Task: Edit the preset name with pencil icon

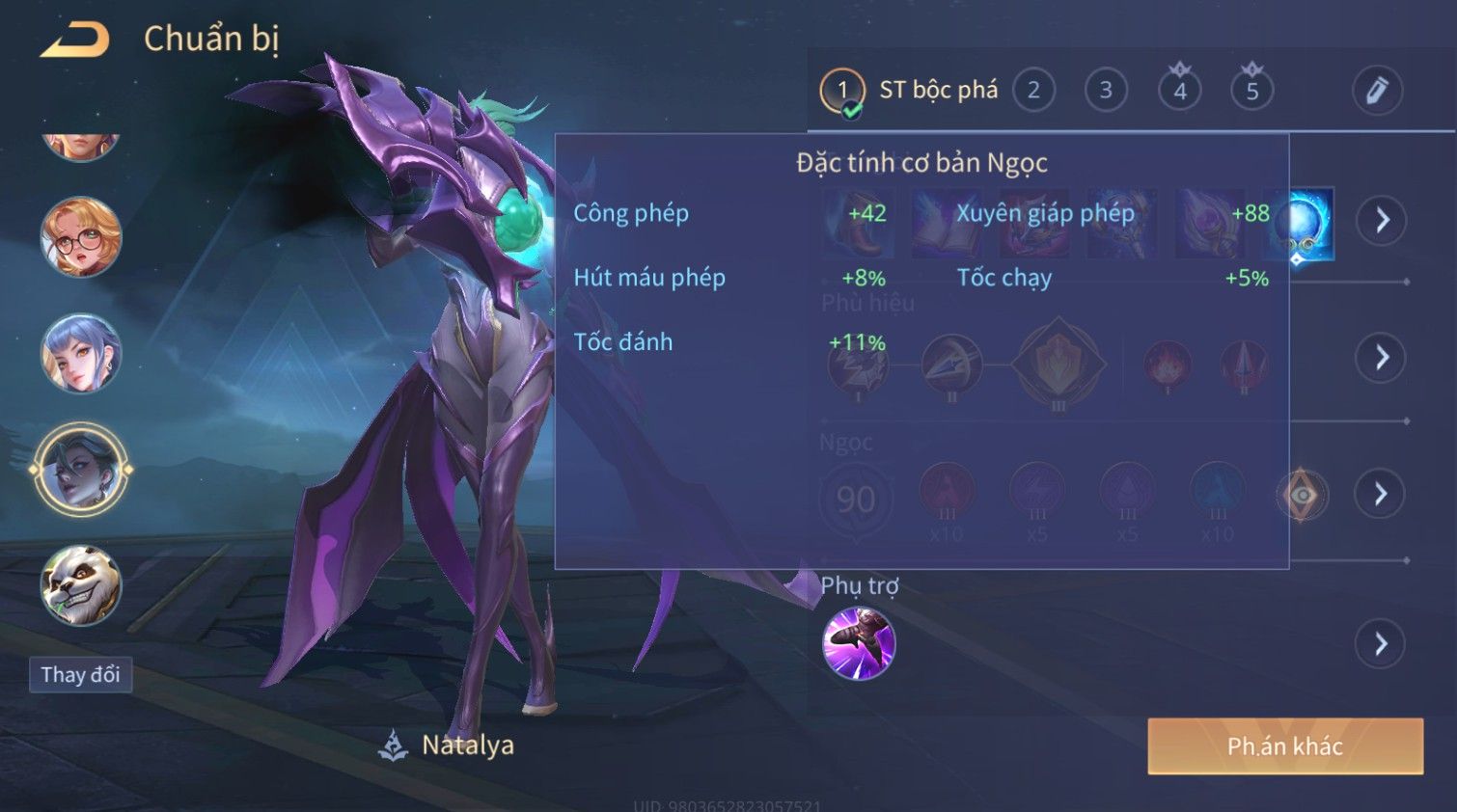Action: point(1376,91)
